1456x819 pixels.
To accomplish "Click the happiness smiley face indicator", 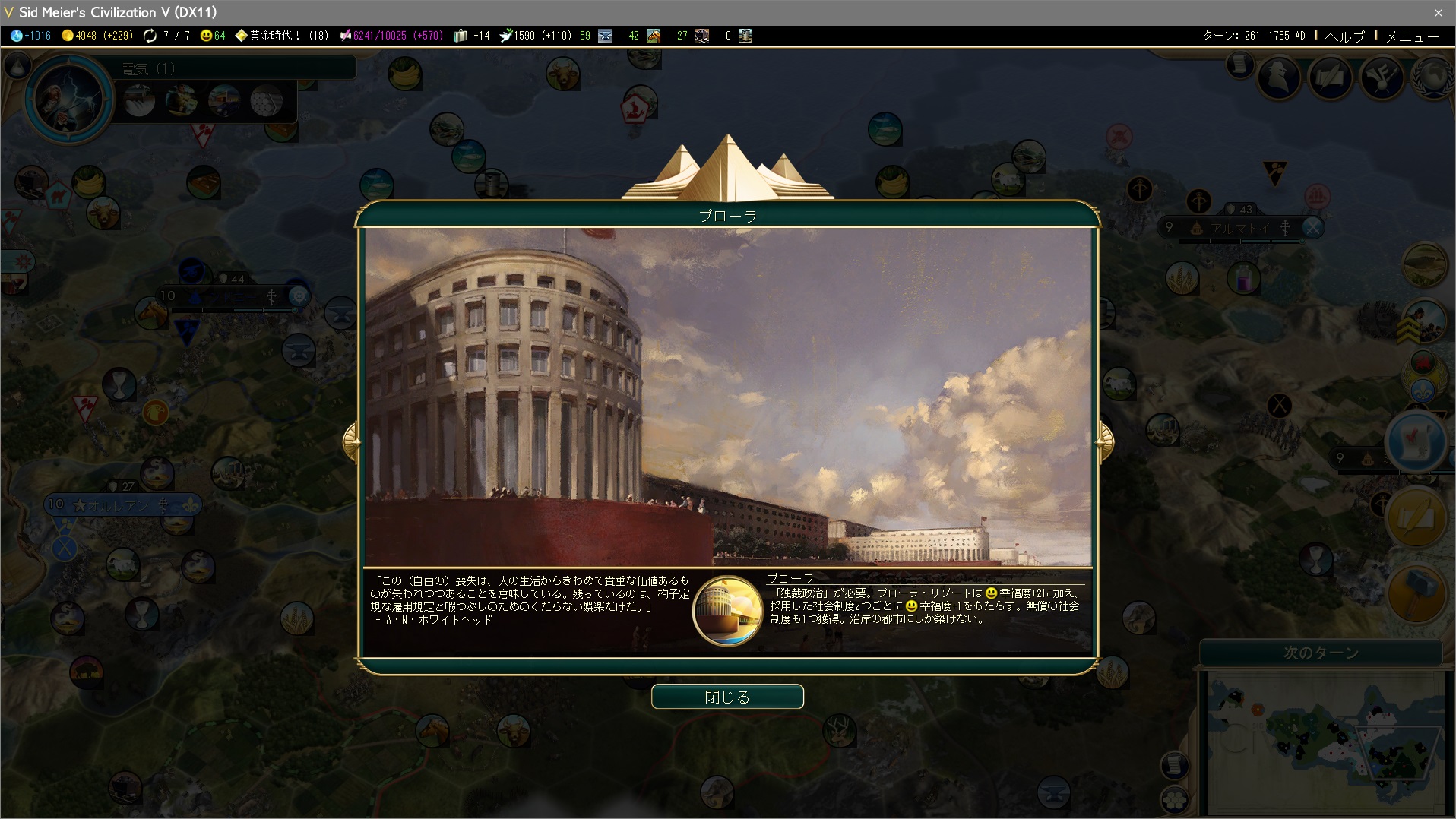I will click(213, 36).
